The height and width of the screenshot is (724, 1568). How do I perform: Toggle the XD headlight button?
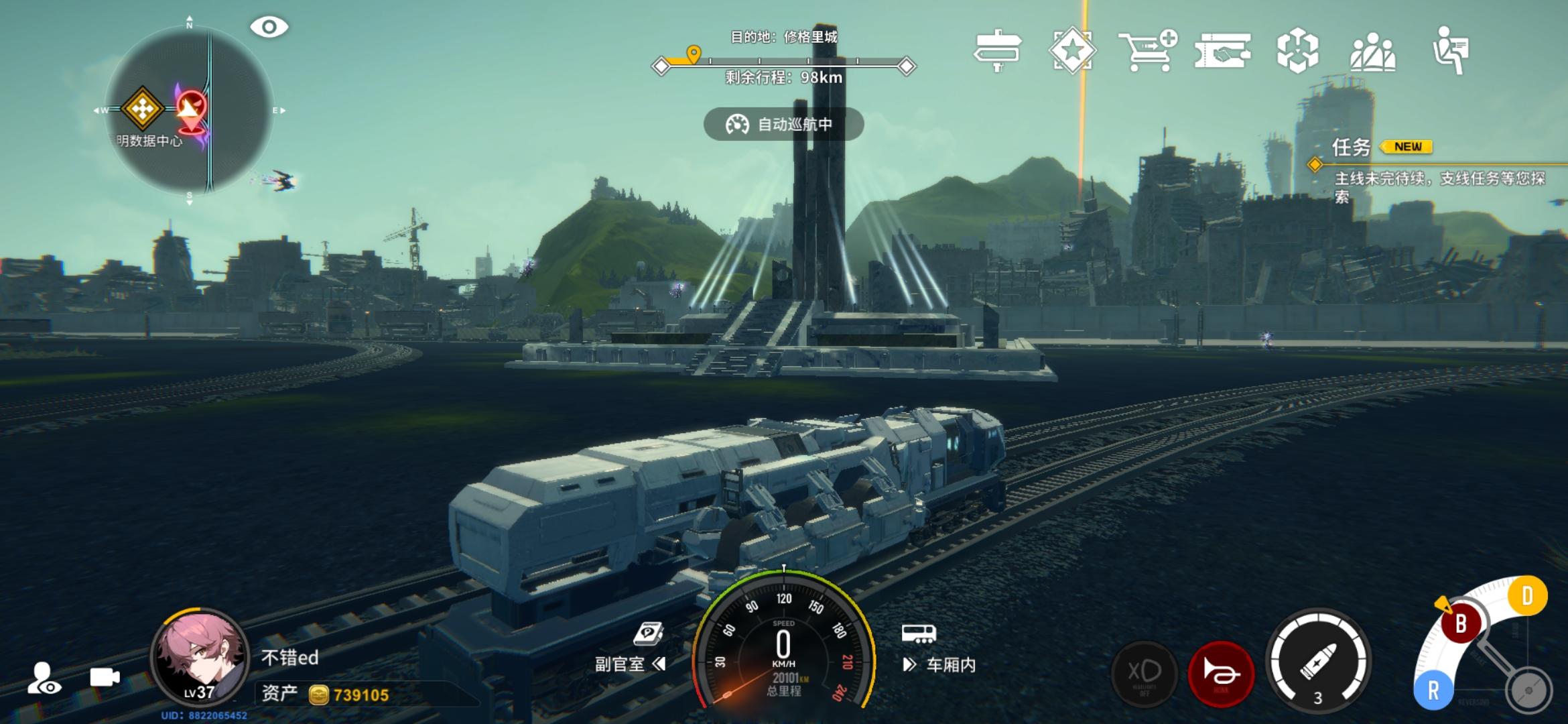(1145, 674)
